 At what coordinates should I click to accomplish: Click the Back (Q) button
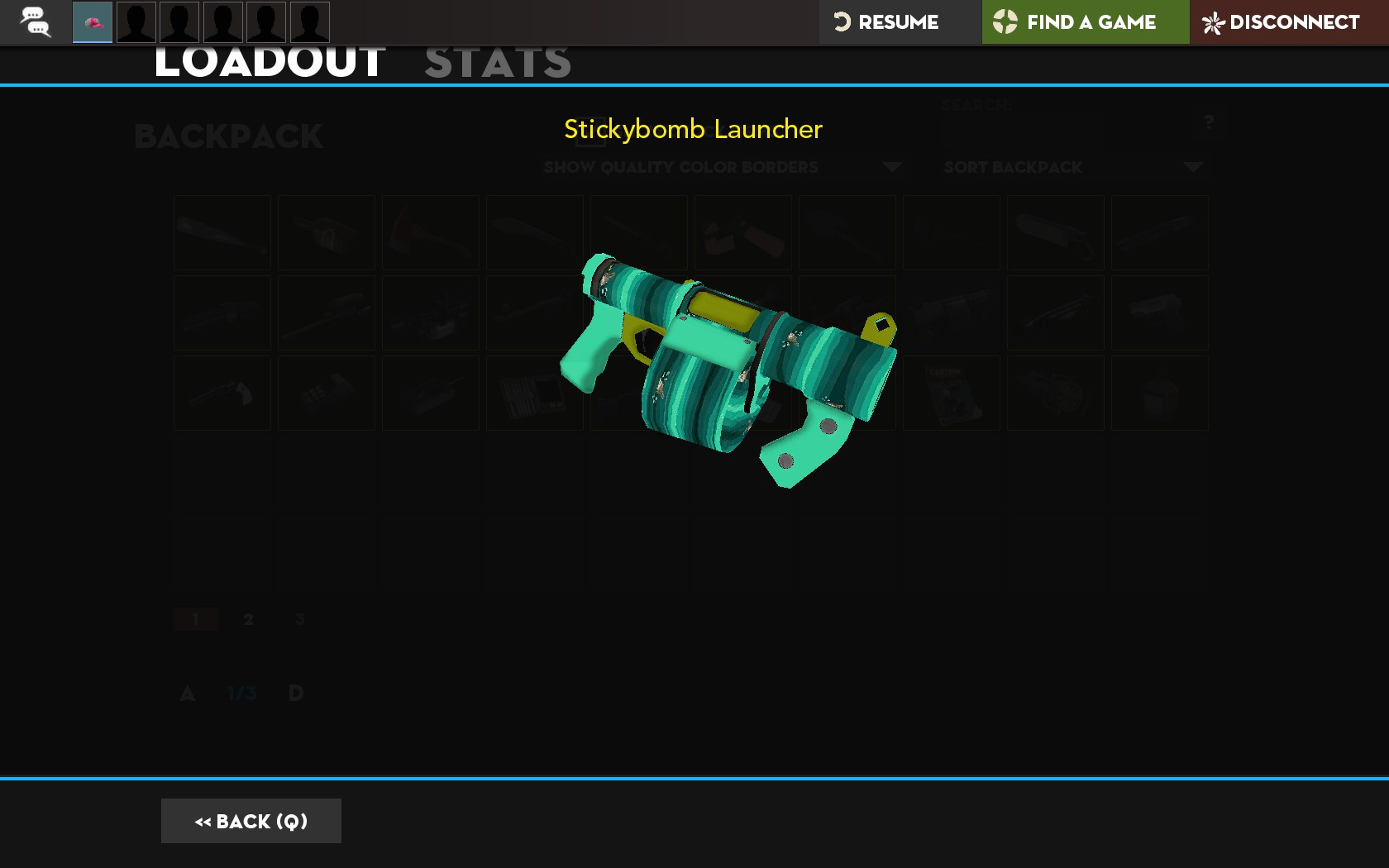click(251, 820)
